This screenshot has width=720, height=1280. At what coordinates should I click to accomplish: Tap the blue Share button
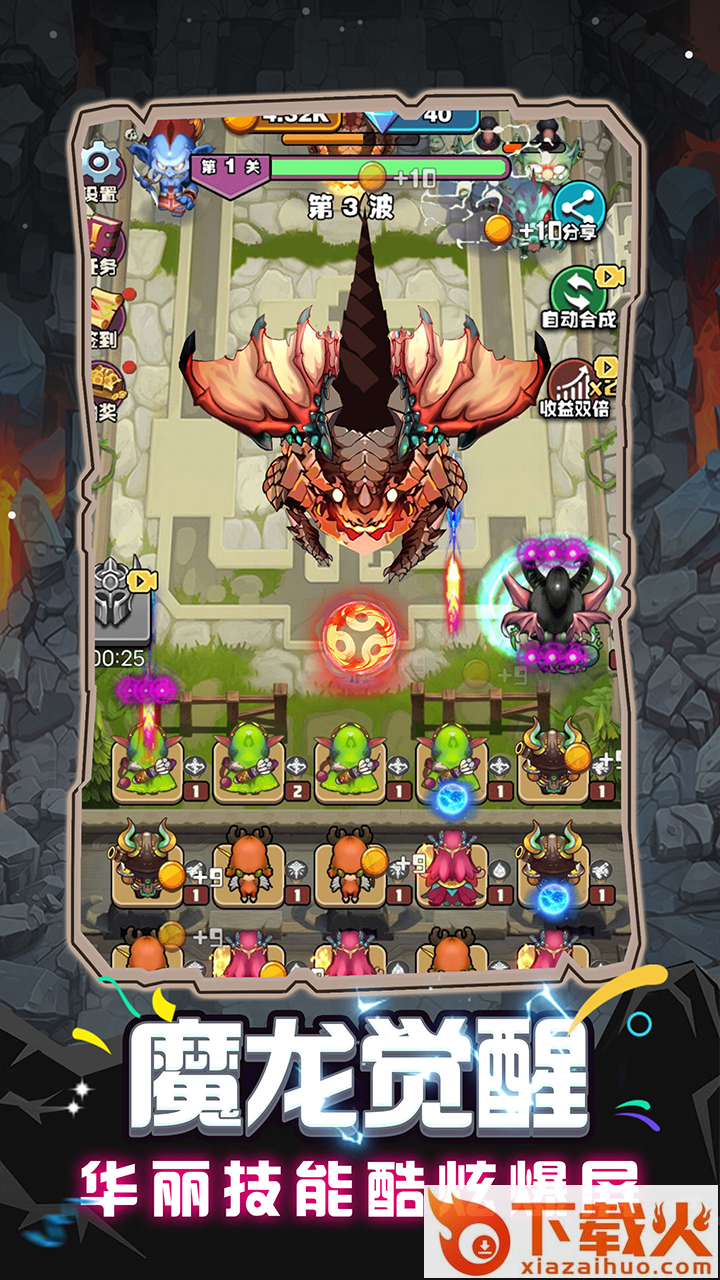click(x=579, y=211)
